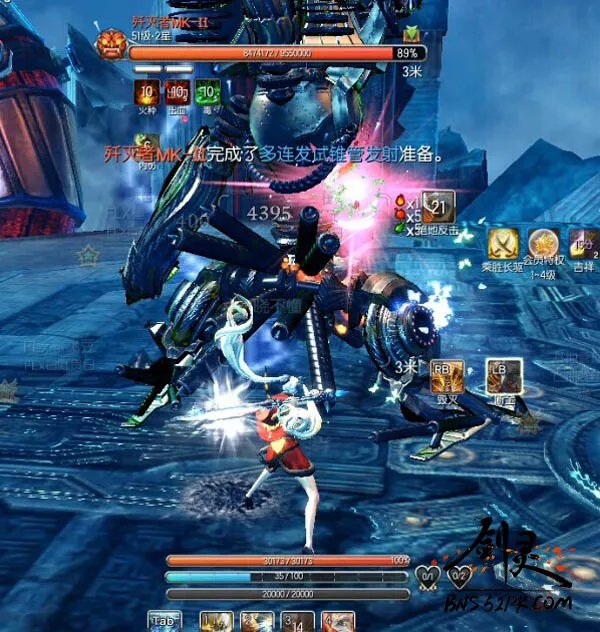Click the 火种 debuff icon
Viewport: 600px width, 632px height.
tap(147, 94)
